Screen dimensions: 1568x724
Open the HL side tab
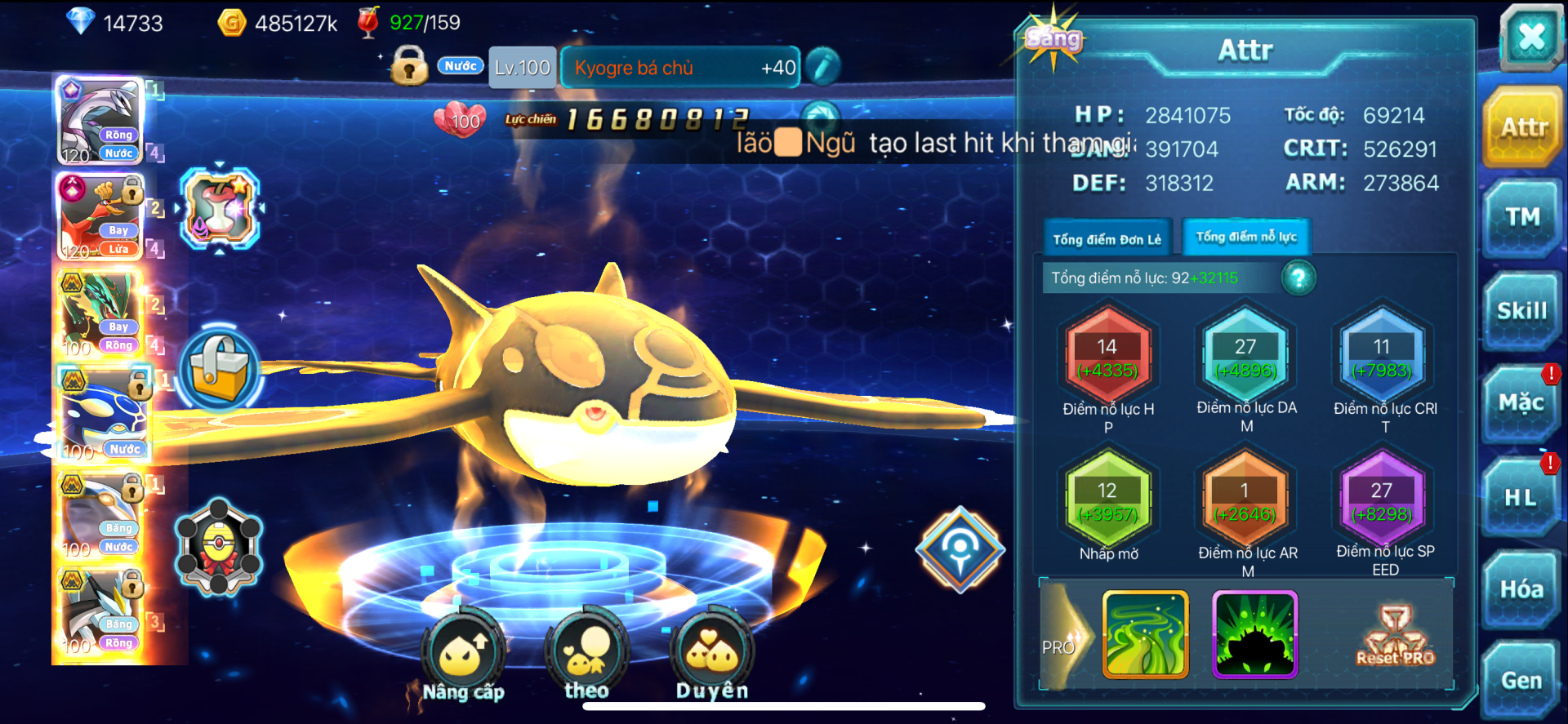[1521, 497]
